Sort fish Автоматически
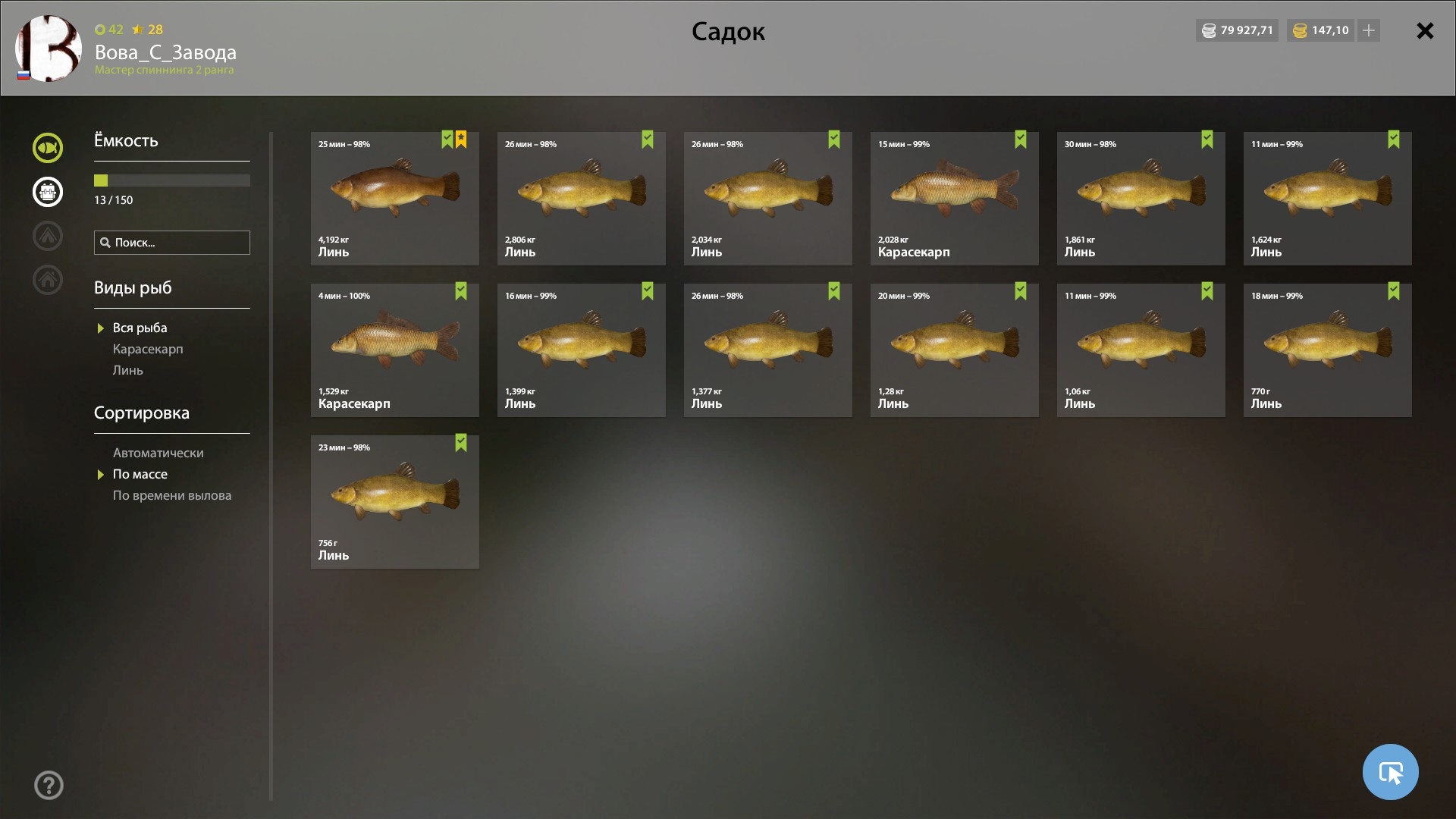1456x819 pixels. pos(158,453)
